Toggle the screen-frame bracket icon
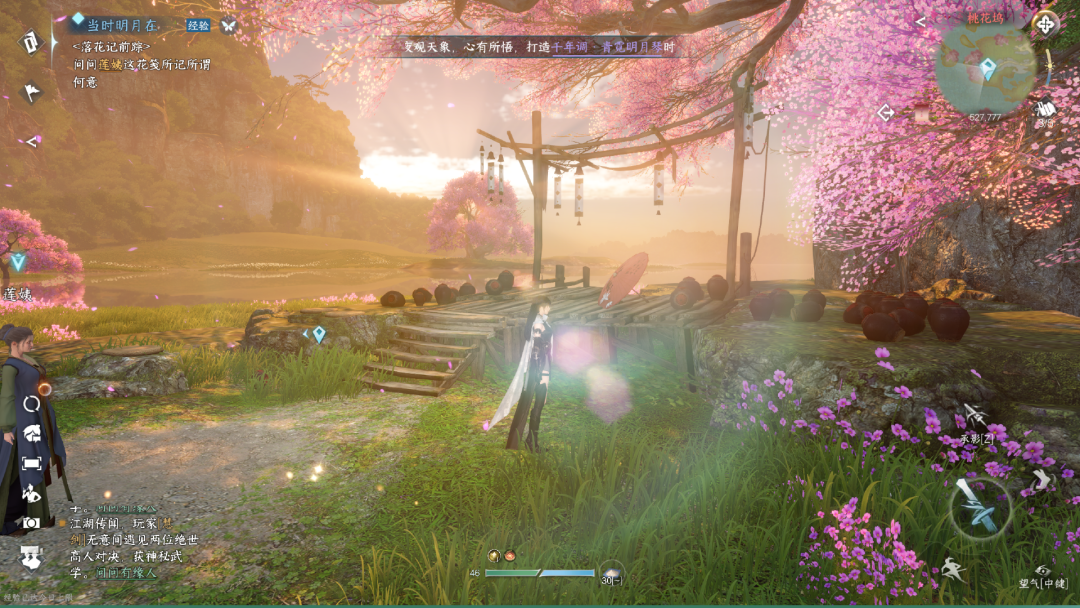 [x=31, y=464]
